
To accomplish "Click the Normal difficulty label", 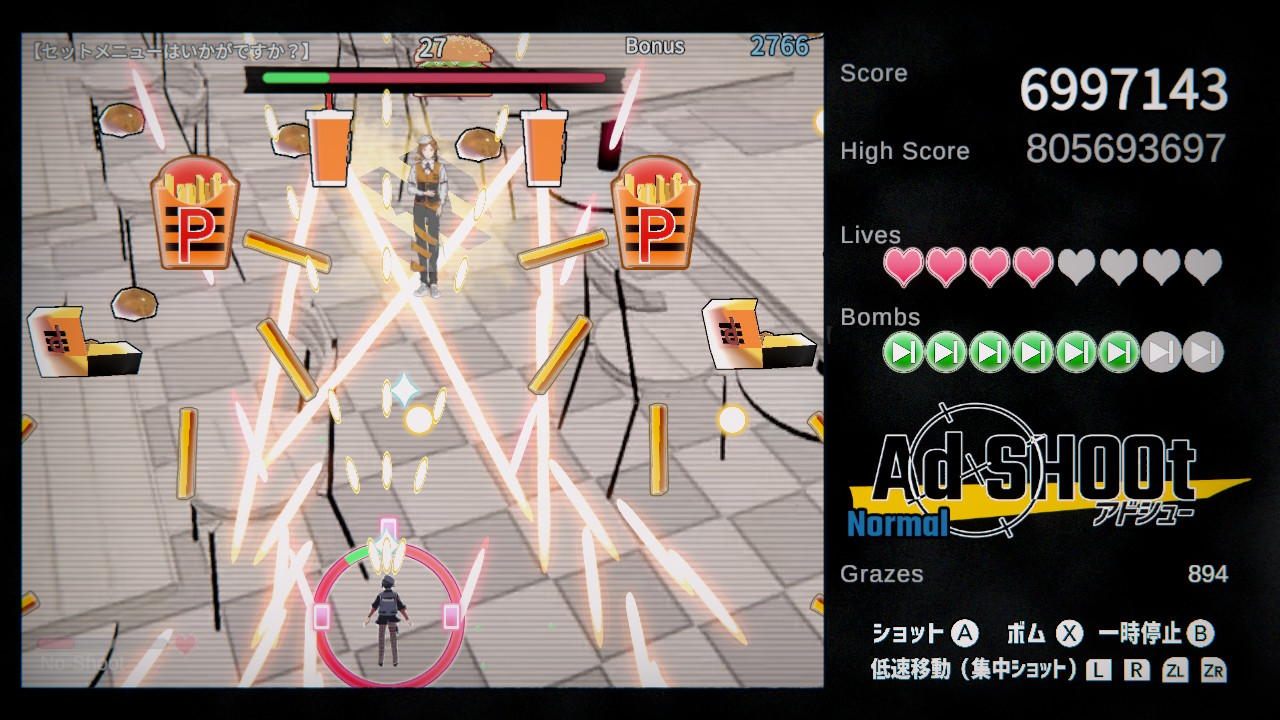I will [898, 523].
